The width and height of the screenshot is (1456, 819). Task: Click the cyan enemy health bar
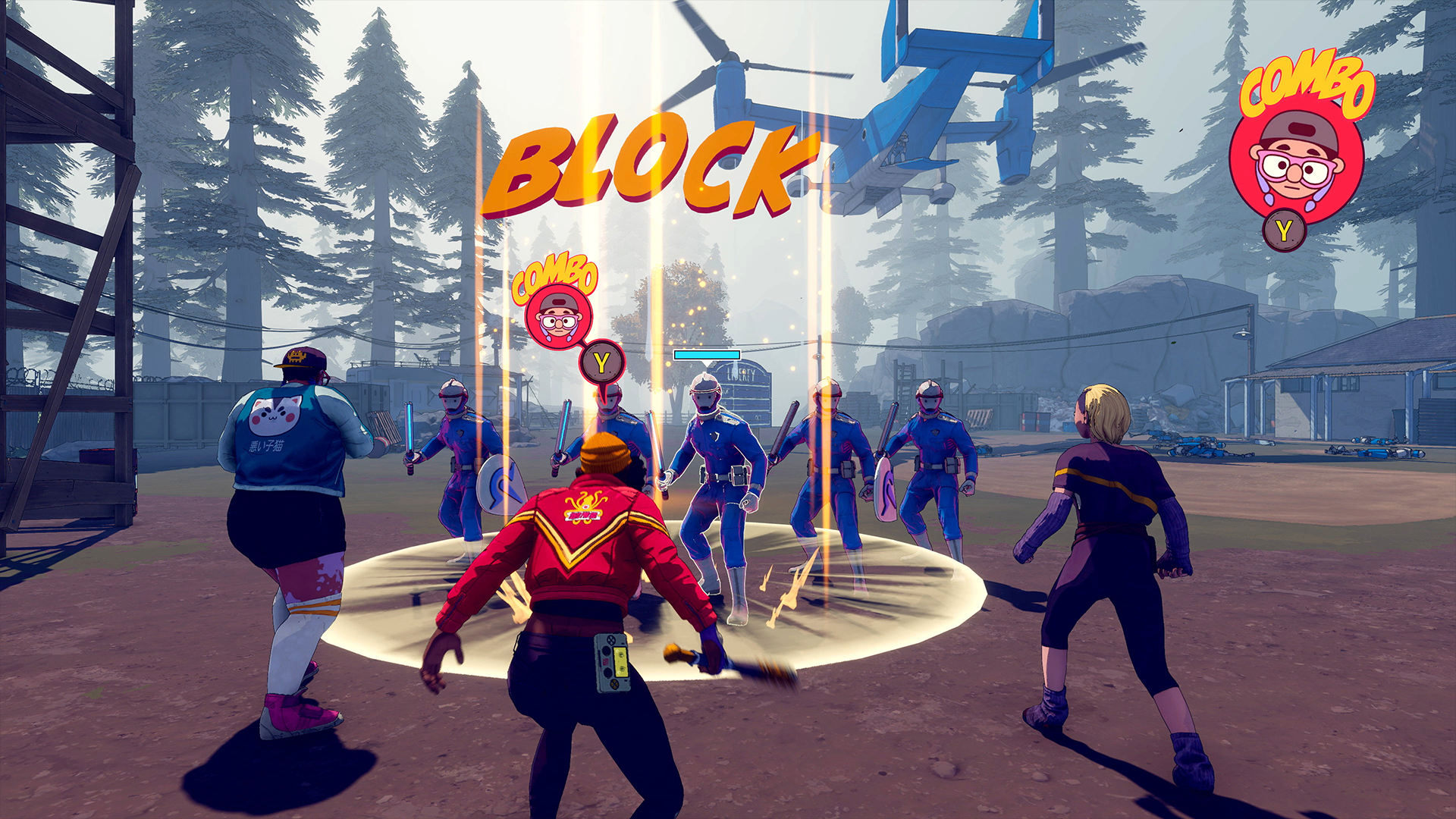pos(705,354)
